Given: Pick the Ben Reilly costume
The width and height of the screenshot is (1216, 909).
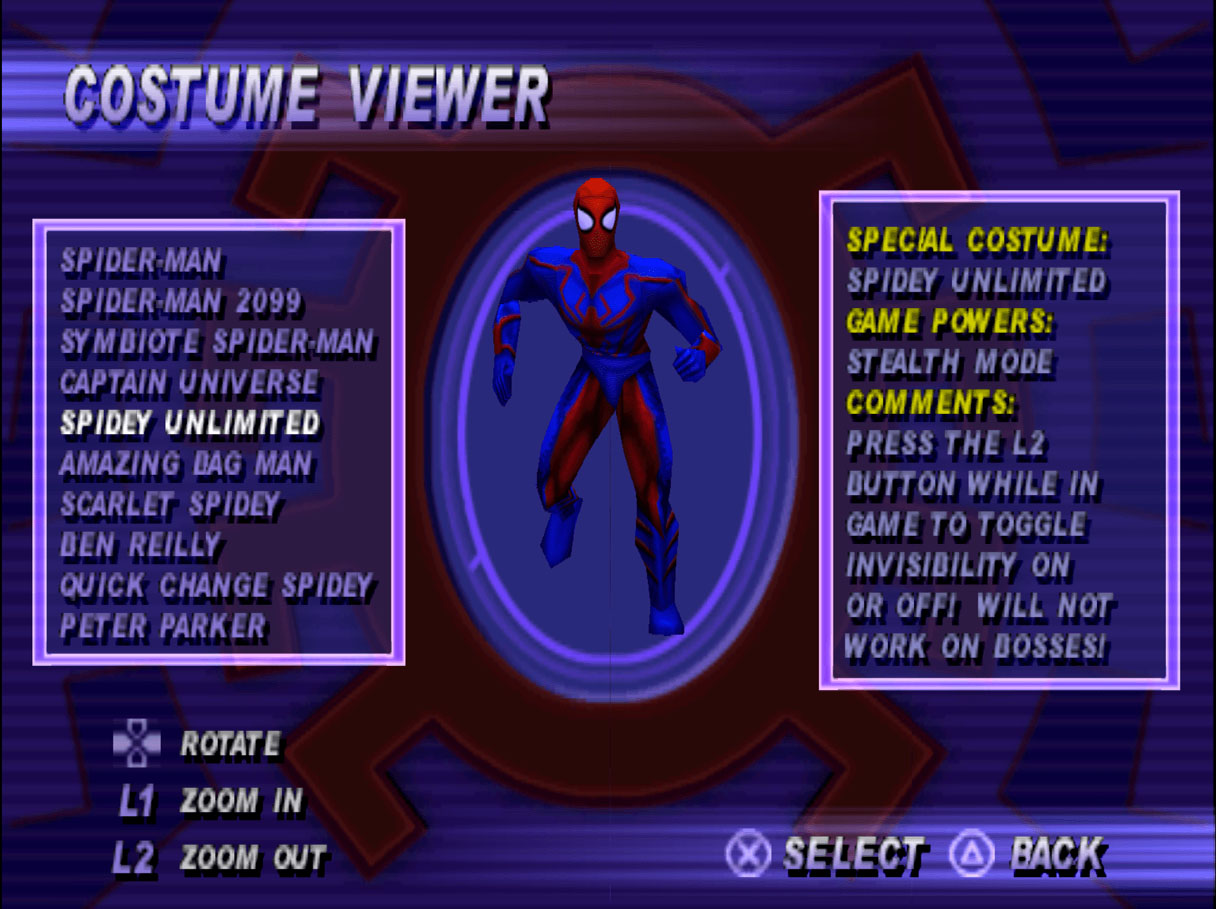Looking at the screenshot, I should point(140,546).
